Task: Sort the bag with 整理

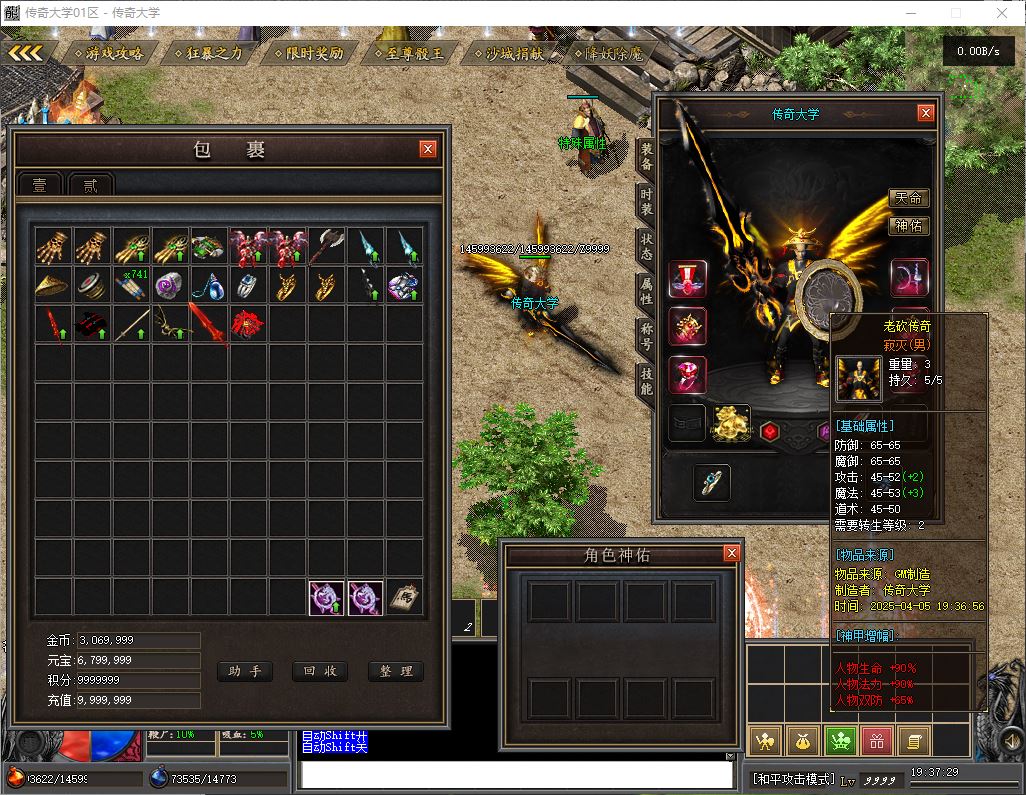Action: click(x=395, y=671)
